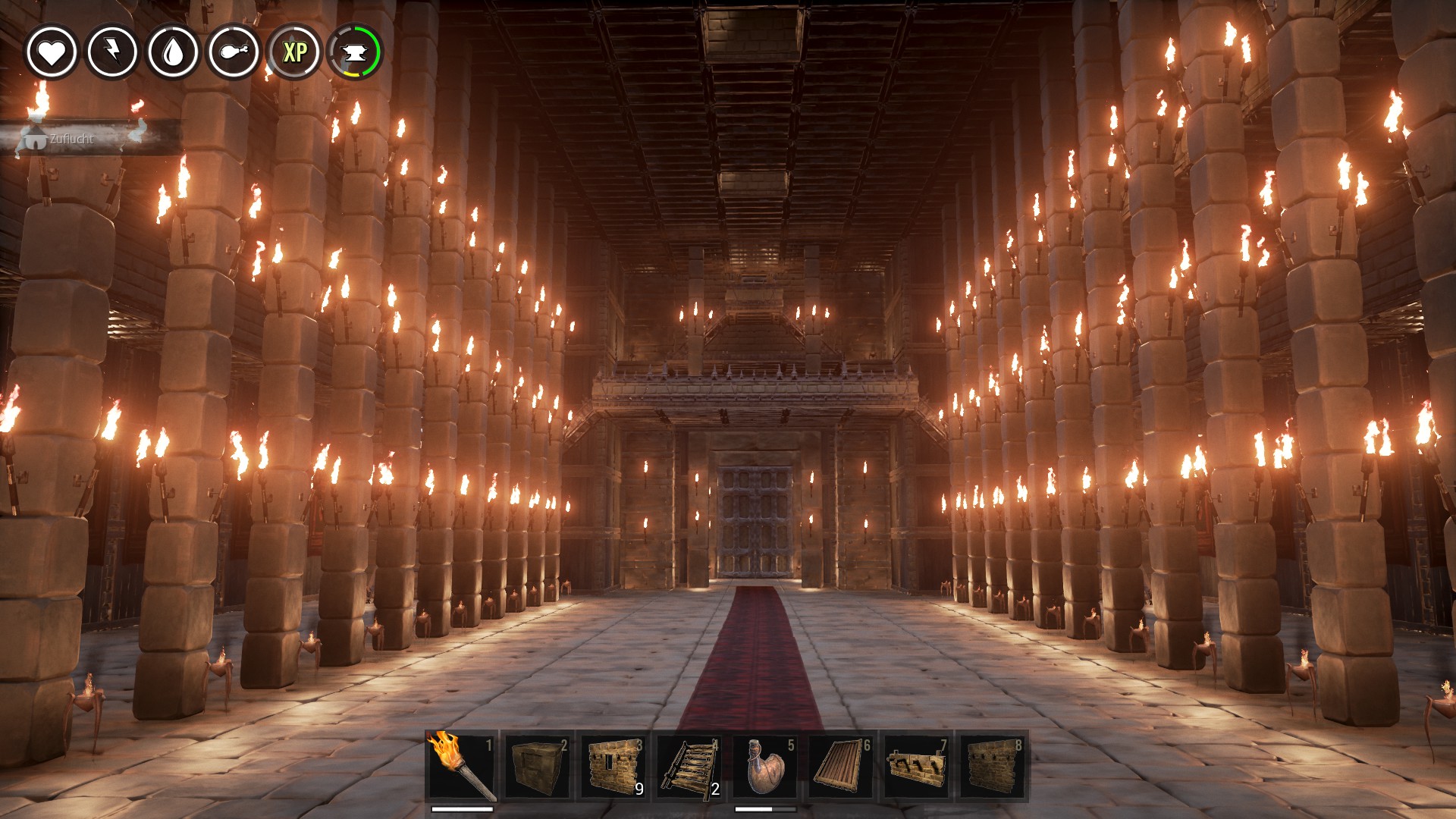Pick the plain brick wall in slot 8

(x=993, y=765)
